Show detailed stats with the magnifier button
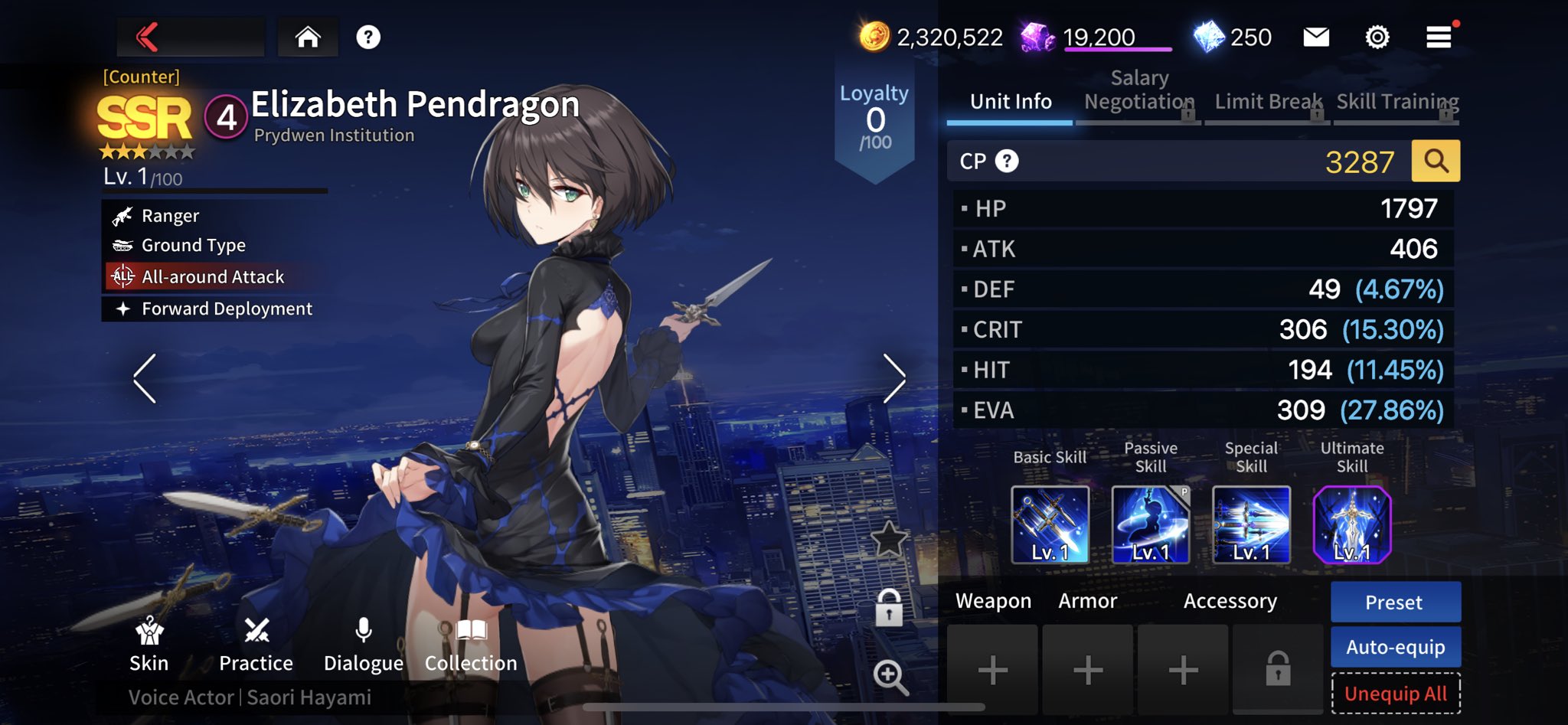1568x725 pixels. (x=1436, y=162)
